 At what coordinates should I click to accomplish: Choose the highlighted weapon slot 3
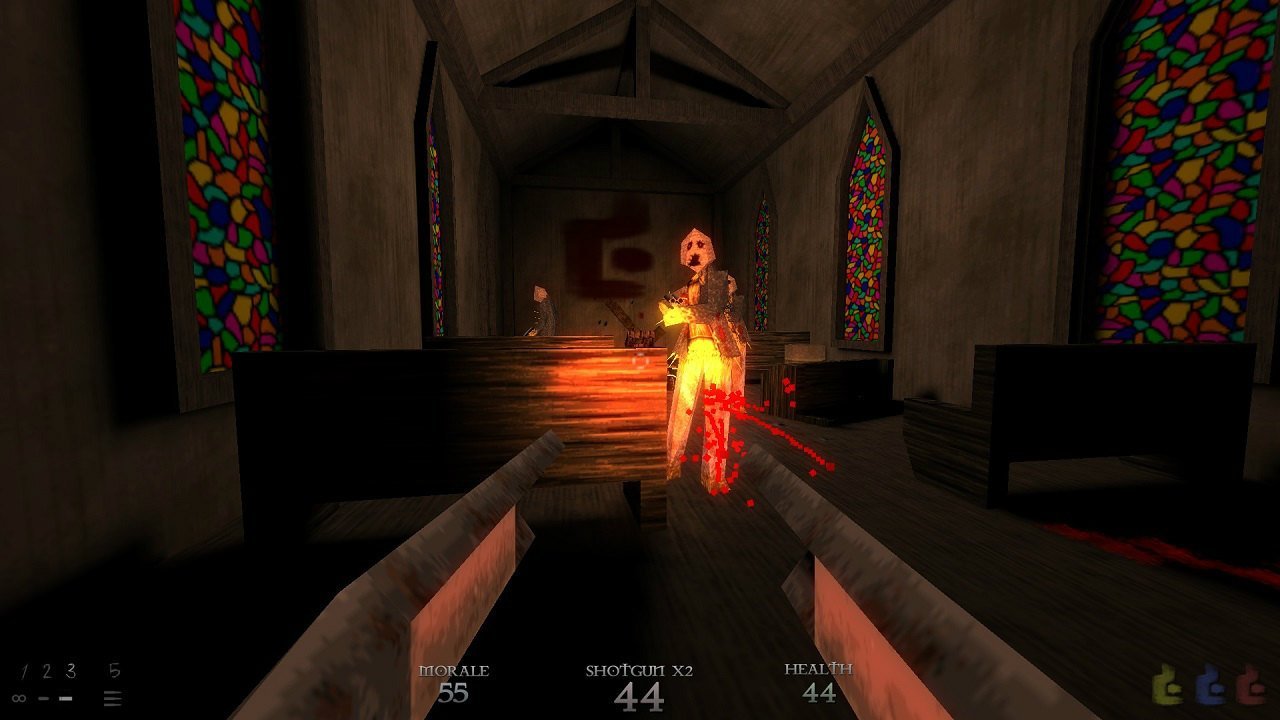coord(70,672)
